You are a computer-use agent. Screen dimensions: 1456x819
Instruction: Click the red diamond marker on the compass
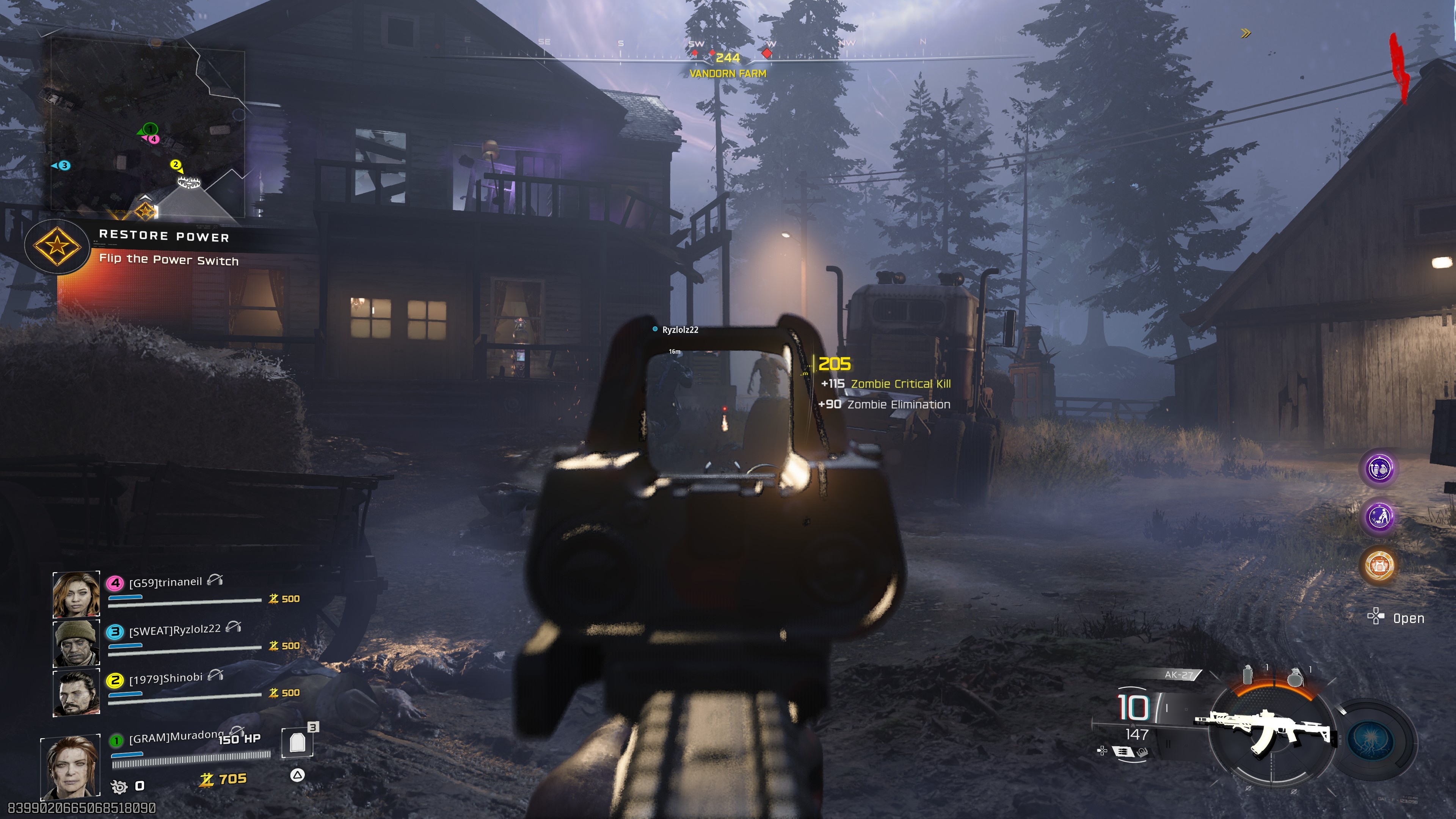tap(766, 53)
